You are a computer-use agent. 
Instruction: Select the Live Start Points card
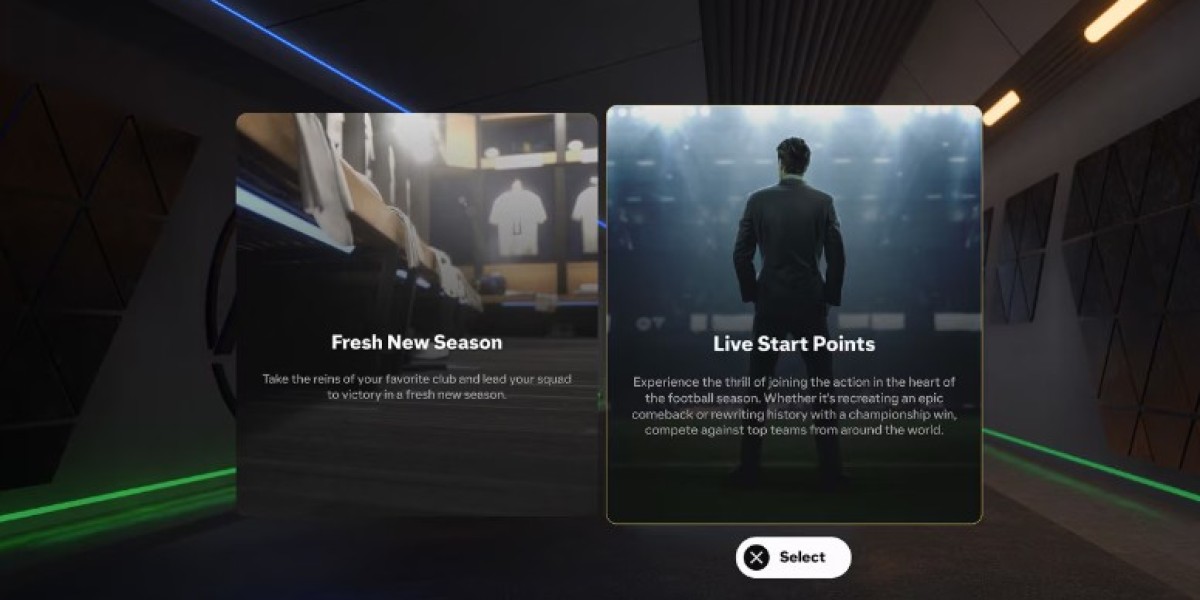tap(794, 315)
